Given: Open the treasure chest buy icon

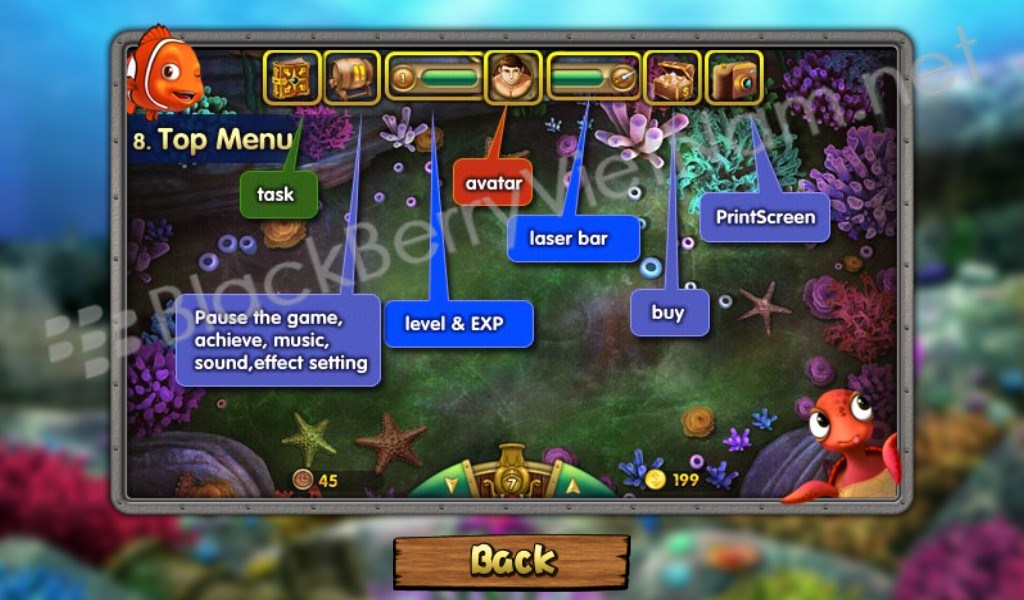Looking at the screenshot, I should pos(672,78).
